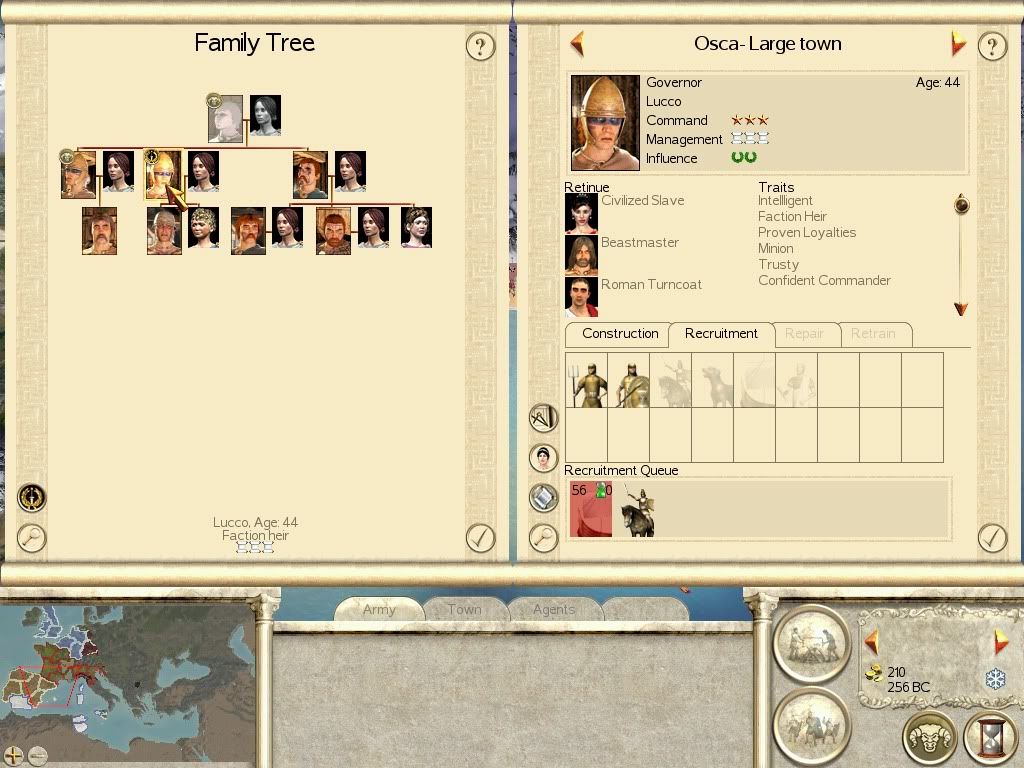Go to the previous settlement with the left arrow
This screenshot has height=768, width=1024.
(x=577, y=44)
